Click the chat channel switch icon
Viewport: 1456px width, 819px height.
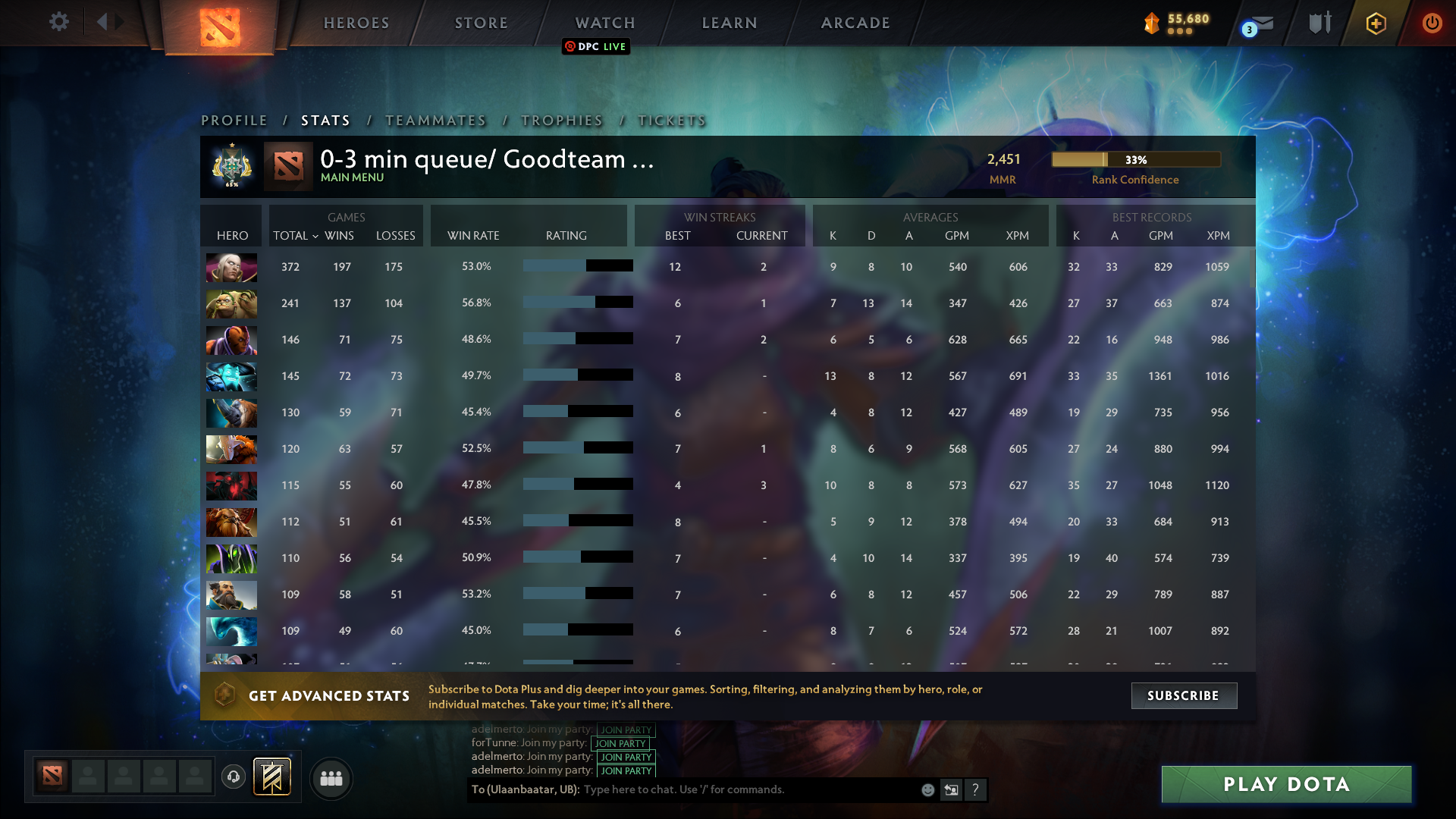pos(951,789)
